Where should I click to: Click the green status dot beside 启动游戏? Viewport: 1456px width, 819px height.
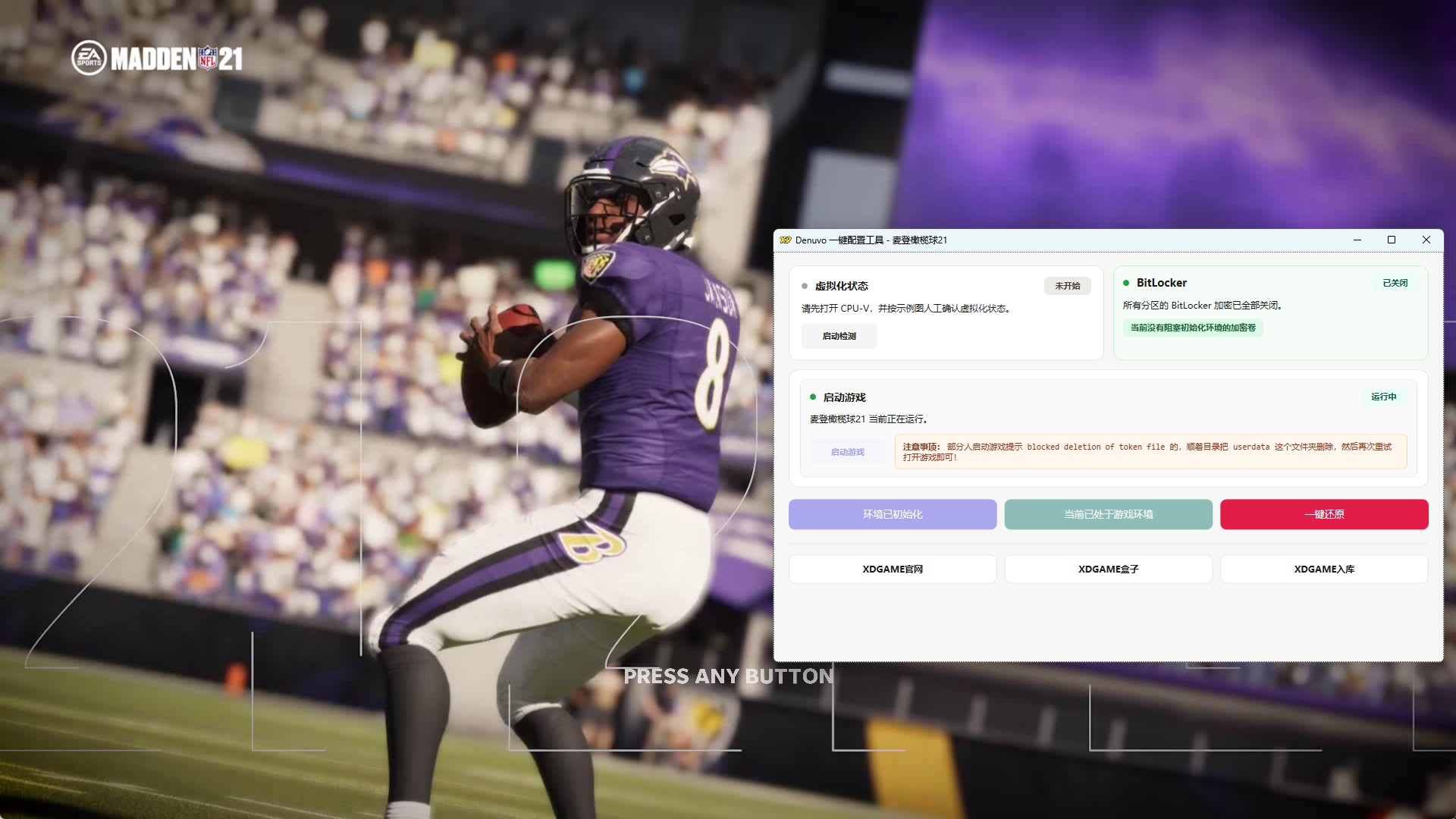[812, 397]
